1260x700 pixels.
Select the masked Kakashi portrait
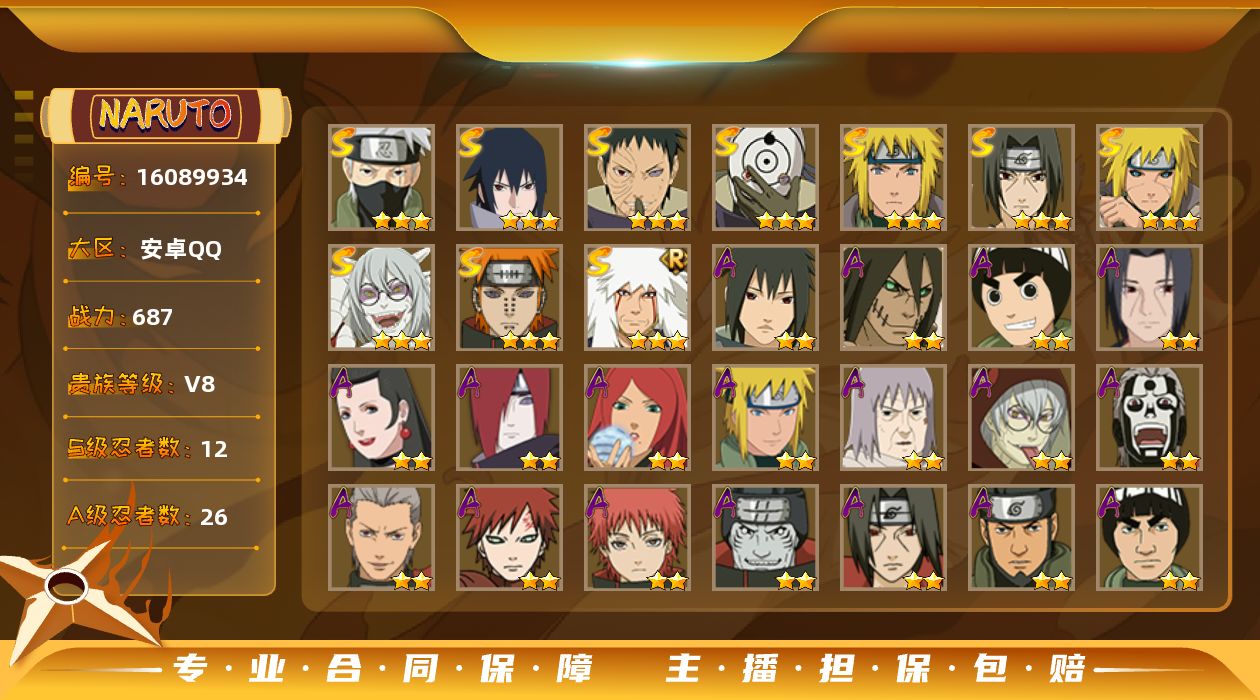pyautogui.click(x=381, y=177)
